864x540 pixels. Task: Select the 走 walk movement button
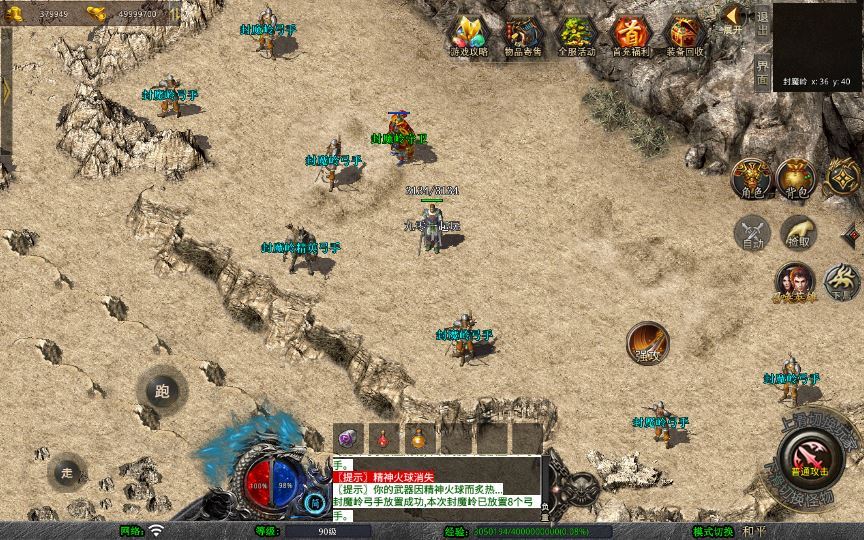coord(68,470)
